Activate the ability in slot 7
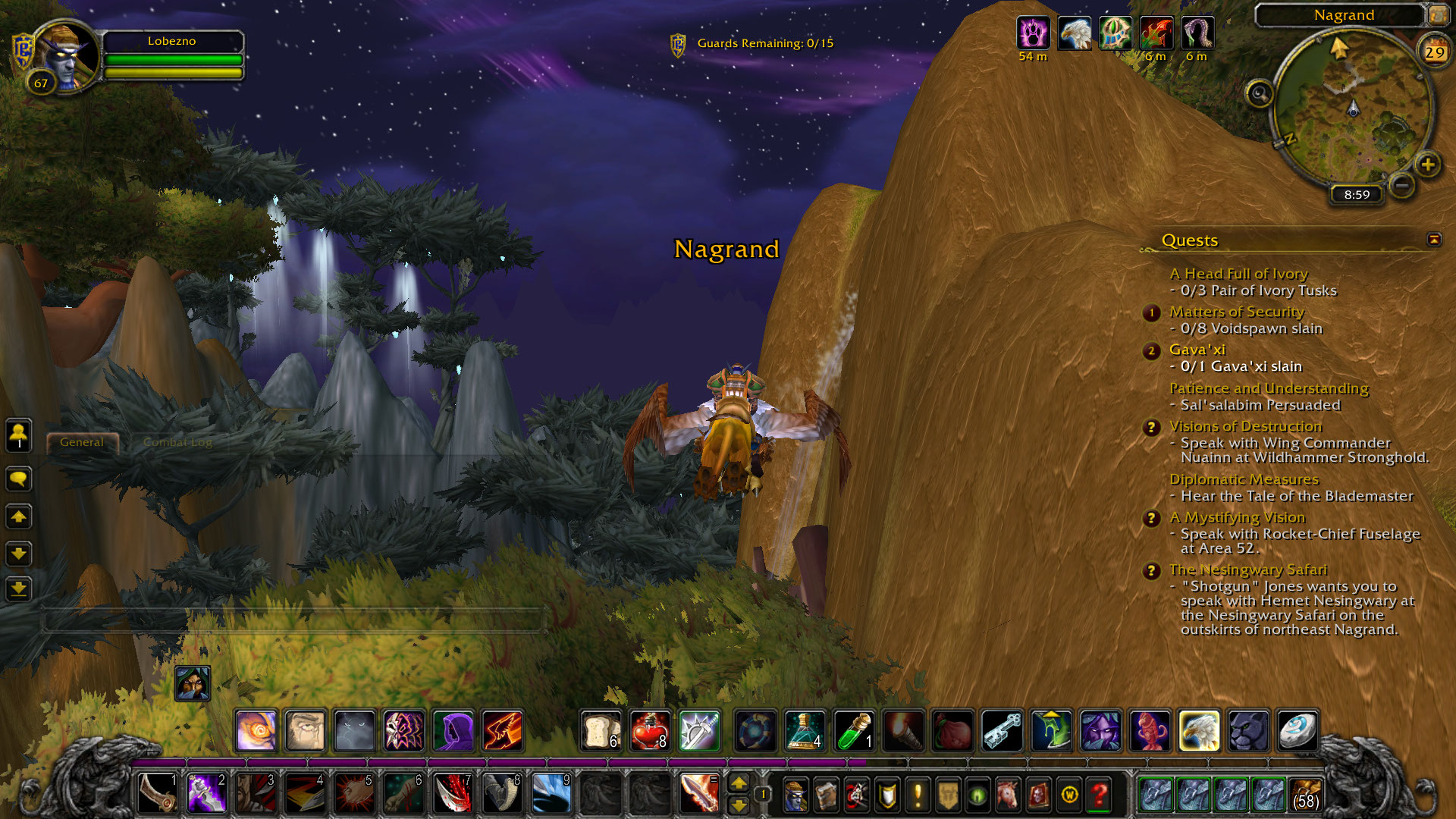 tap(453, 794)
